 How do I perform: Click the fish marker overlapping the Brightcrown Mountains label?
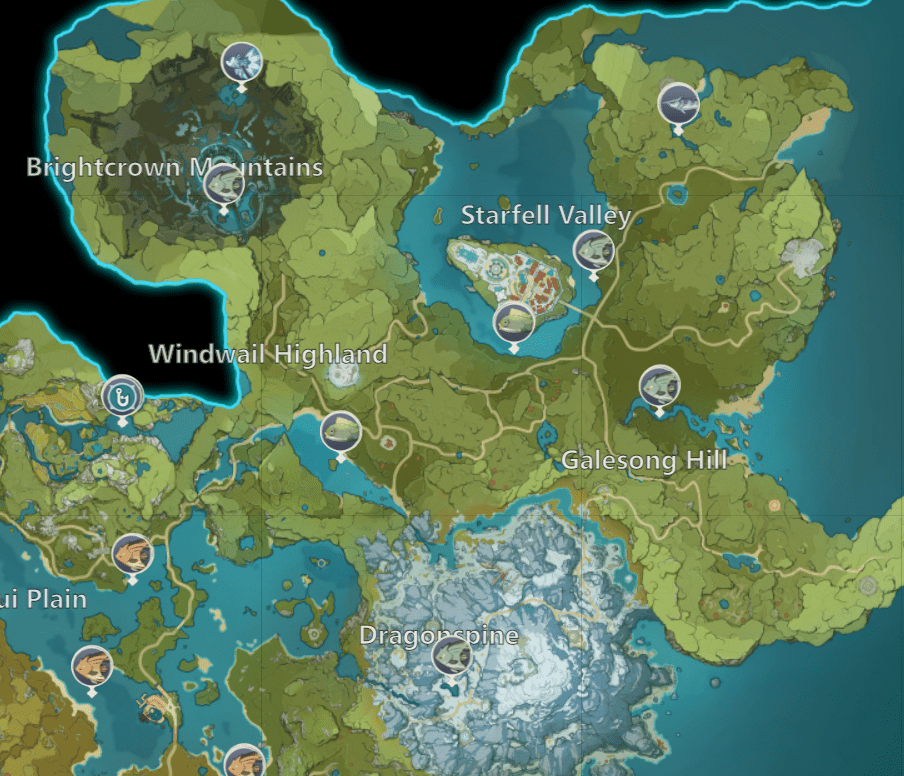click(x=224, y=184)
